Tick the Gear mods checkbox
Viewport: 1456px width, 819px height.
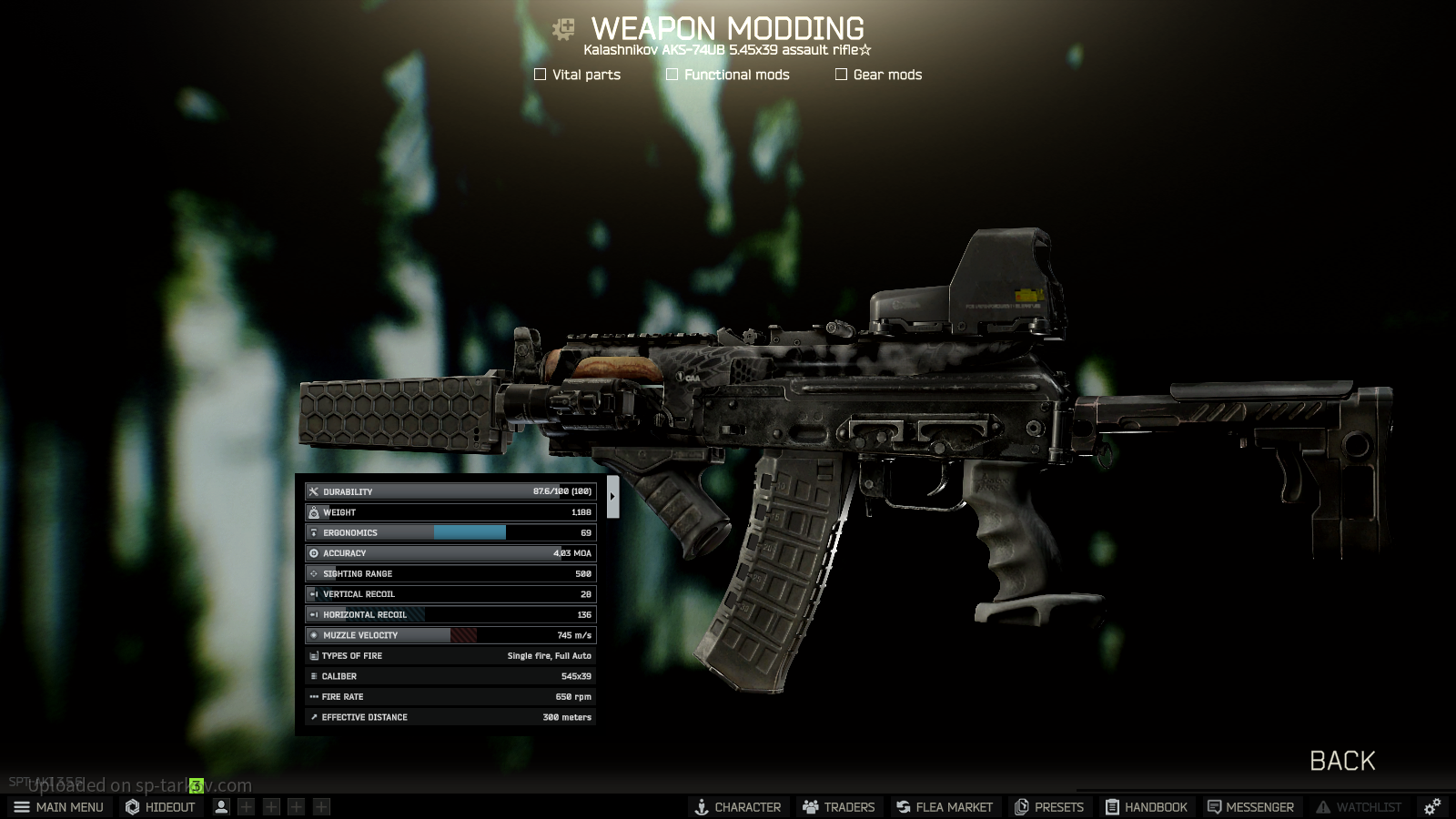pos(841,75)
